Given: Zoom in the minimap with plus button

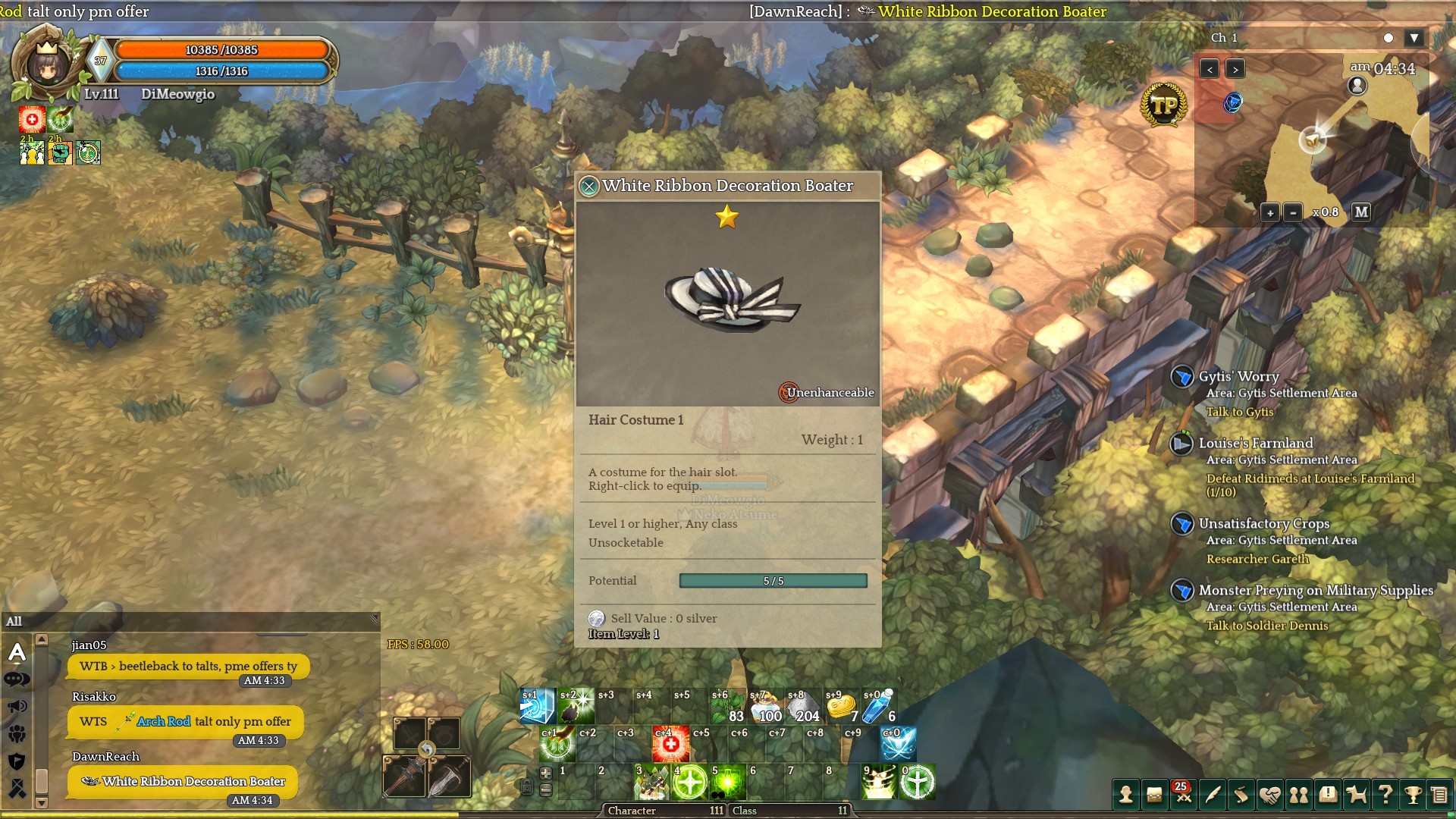Looking at the screenshot, I should click(x=1270, y=213).
